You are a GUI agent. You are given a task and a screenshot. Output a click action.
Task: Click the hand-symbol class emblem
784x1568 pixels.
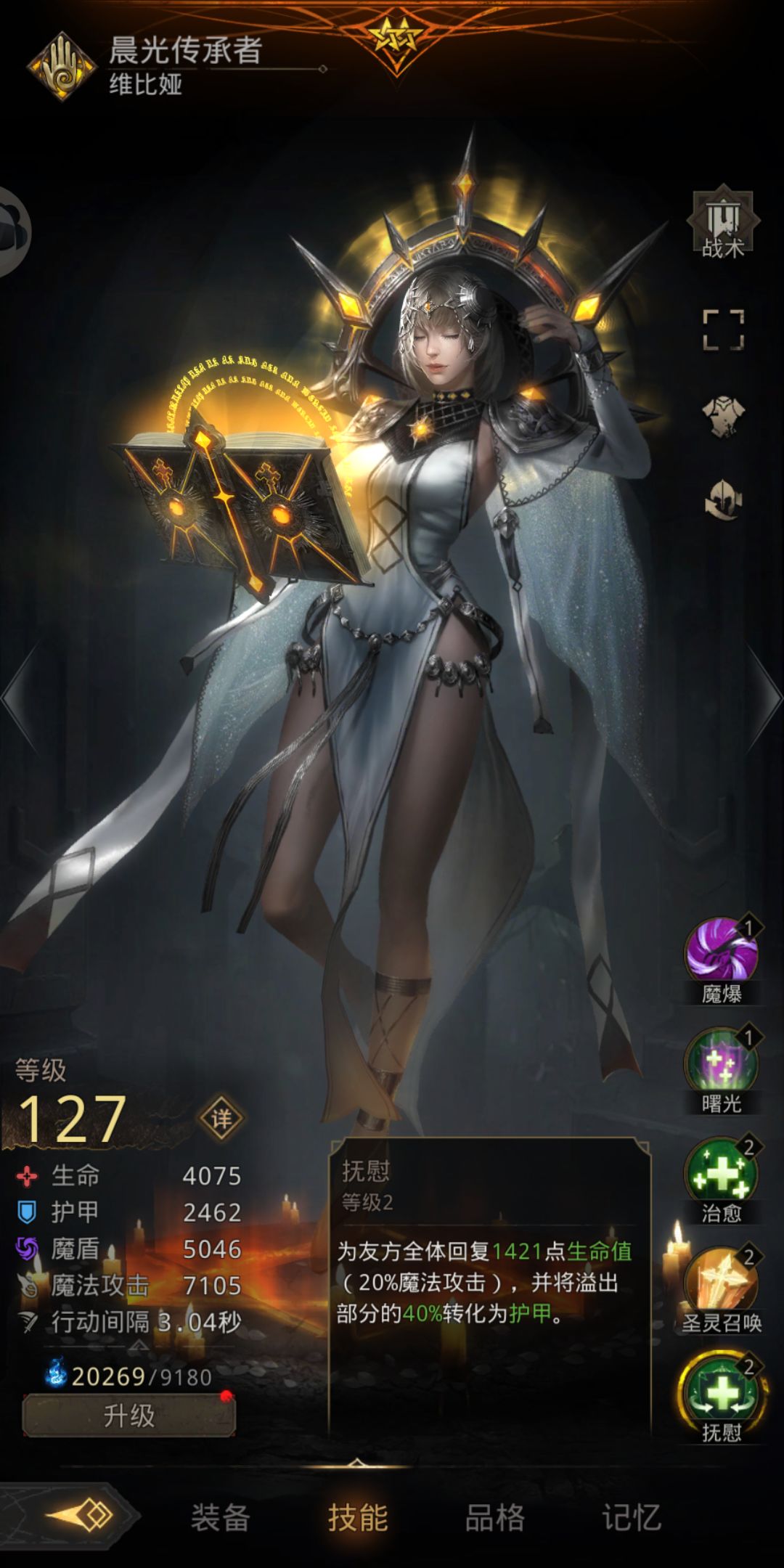point(62,67)
